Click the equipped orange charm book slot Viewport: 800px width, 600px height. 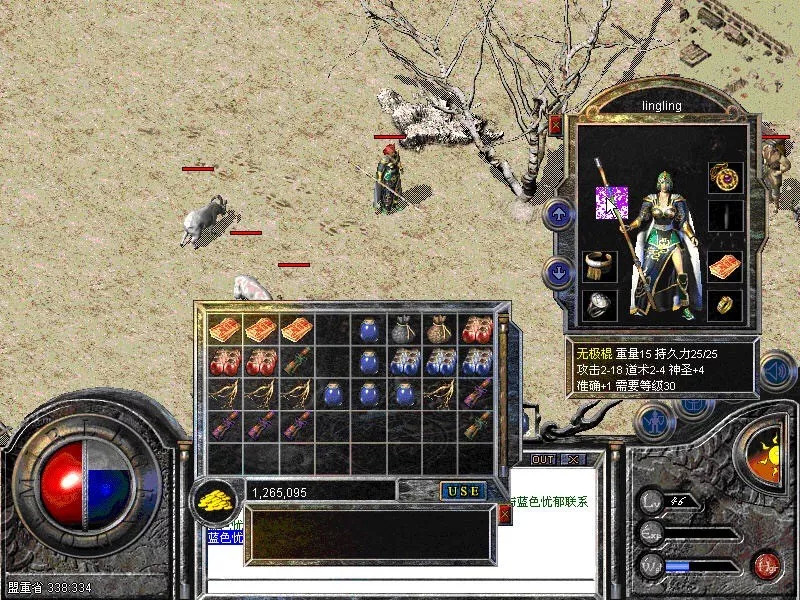(725, 267)
